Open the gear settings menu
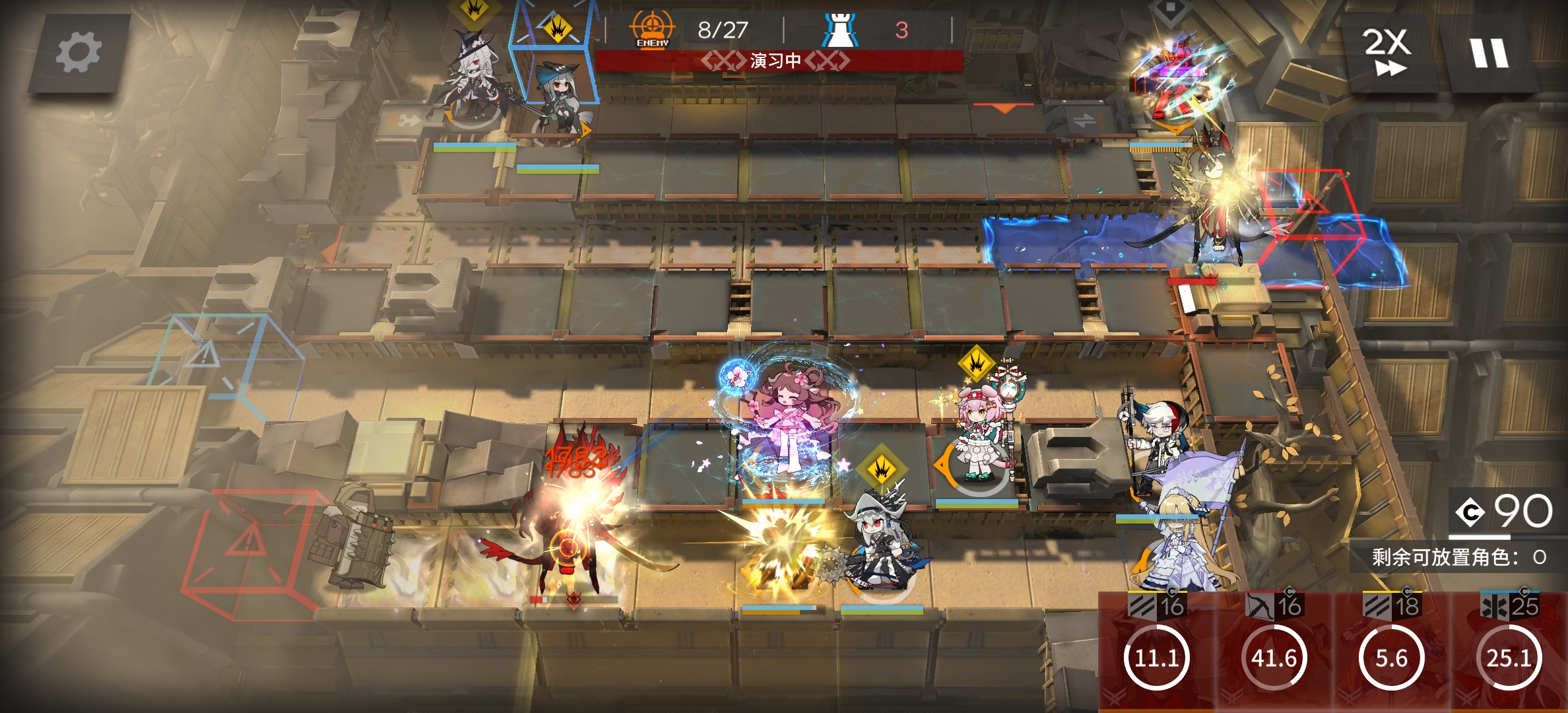Screen dimensions: 1568x713 click(78, 53)
